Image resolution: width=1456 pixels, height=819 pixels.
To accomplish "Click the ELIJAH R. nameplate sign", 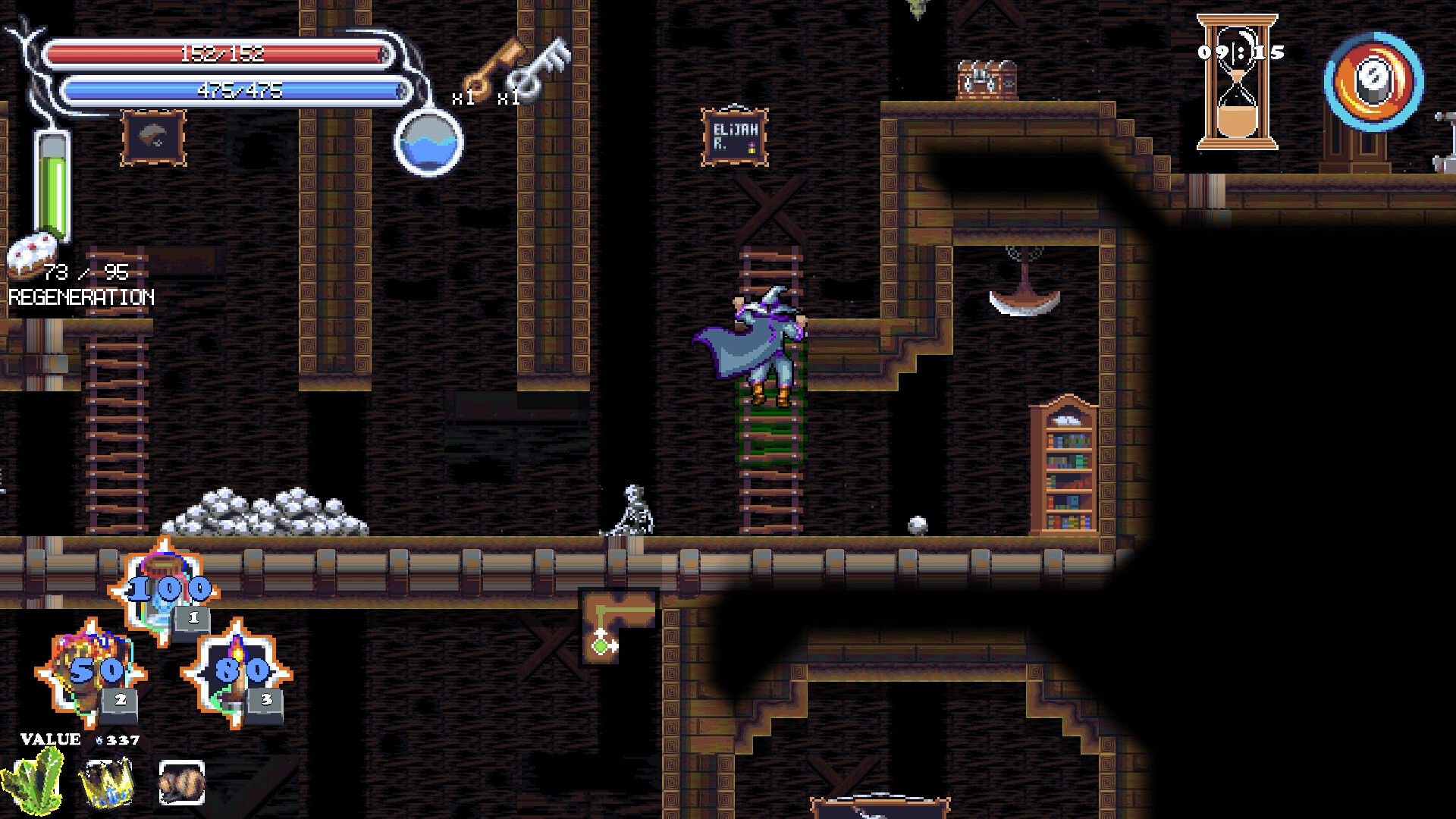I will tap(734, 135).
